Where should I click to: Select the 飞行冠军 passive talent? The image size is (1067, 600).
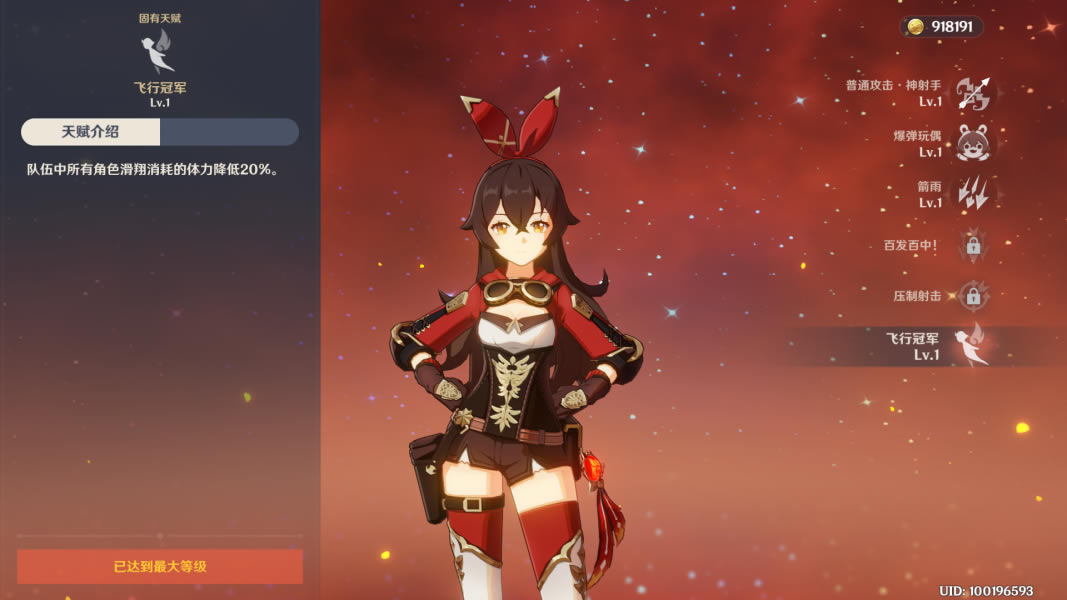(x=971, y=346)
